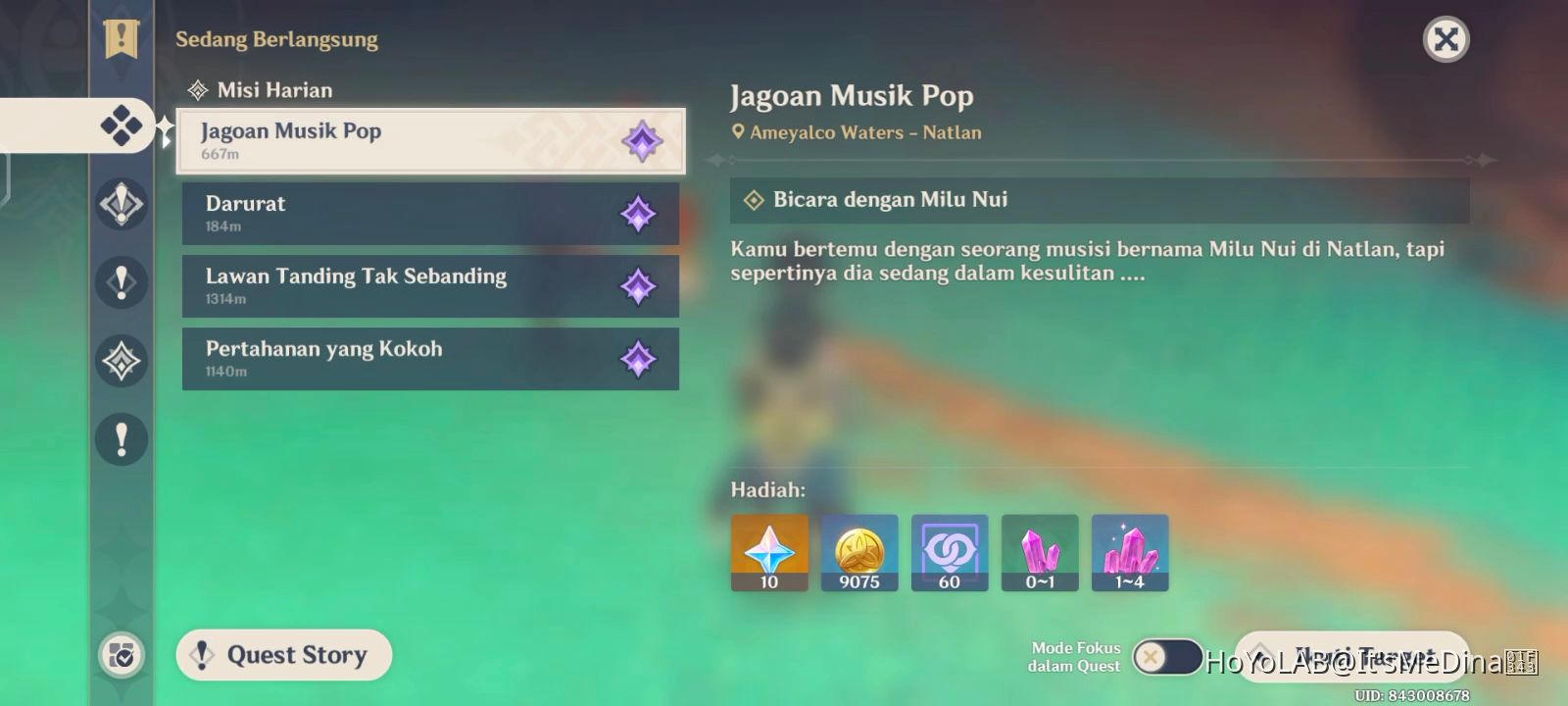This screenshot has width=1568, height=706.
Task: Click the World Quest exclamation icon
Action: (122, 282)
